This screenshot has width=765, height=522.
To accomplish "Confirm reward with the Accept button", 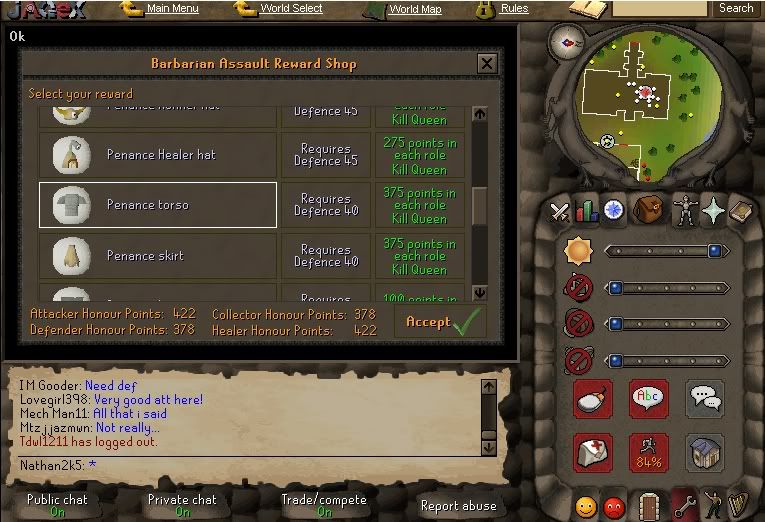I will point(439,322).
